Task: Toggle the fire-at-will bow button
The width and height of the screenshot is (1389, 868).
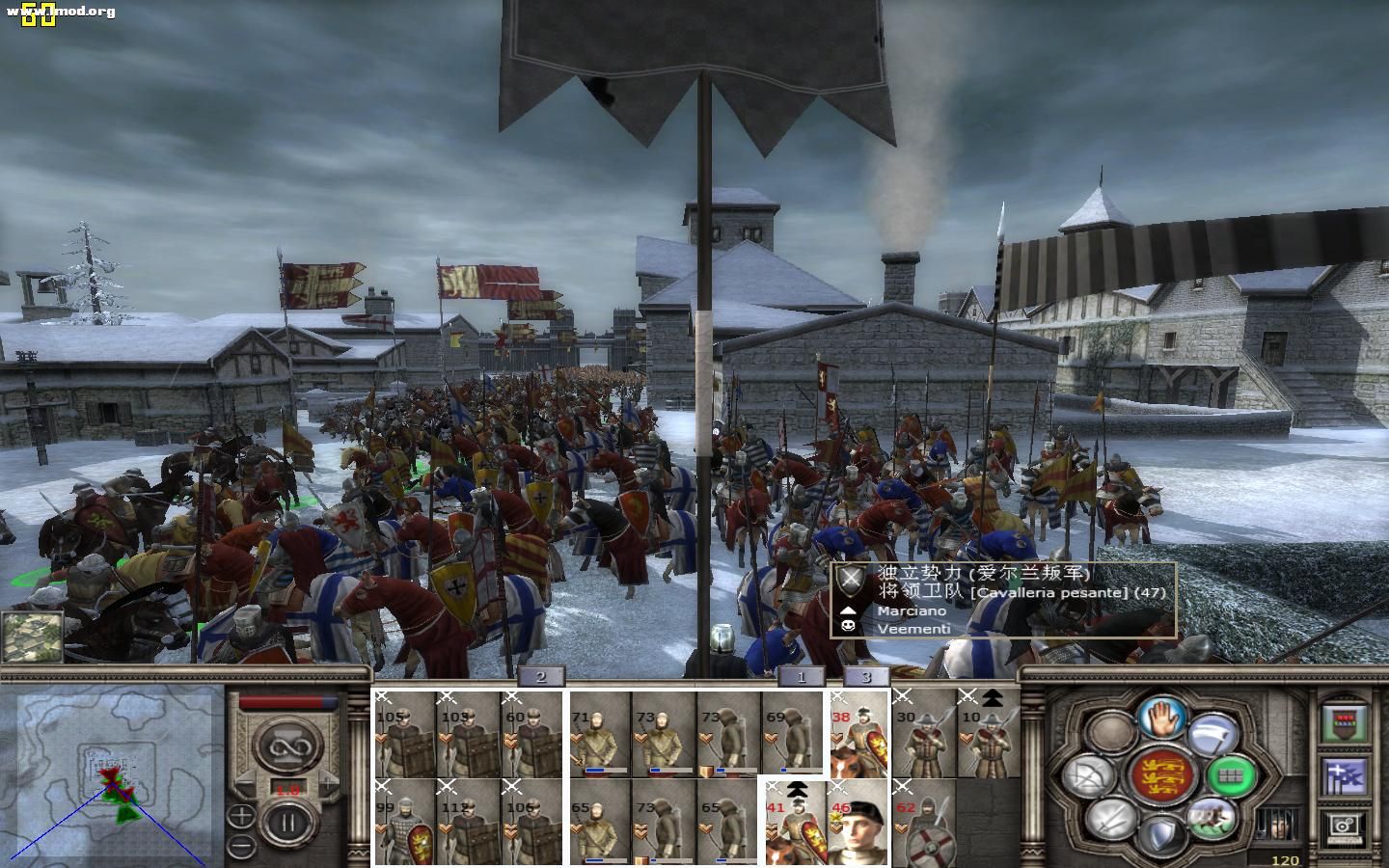Action: click(1089, 774)
